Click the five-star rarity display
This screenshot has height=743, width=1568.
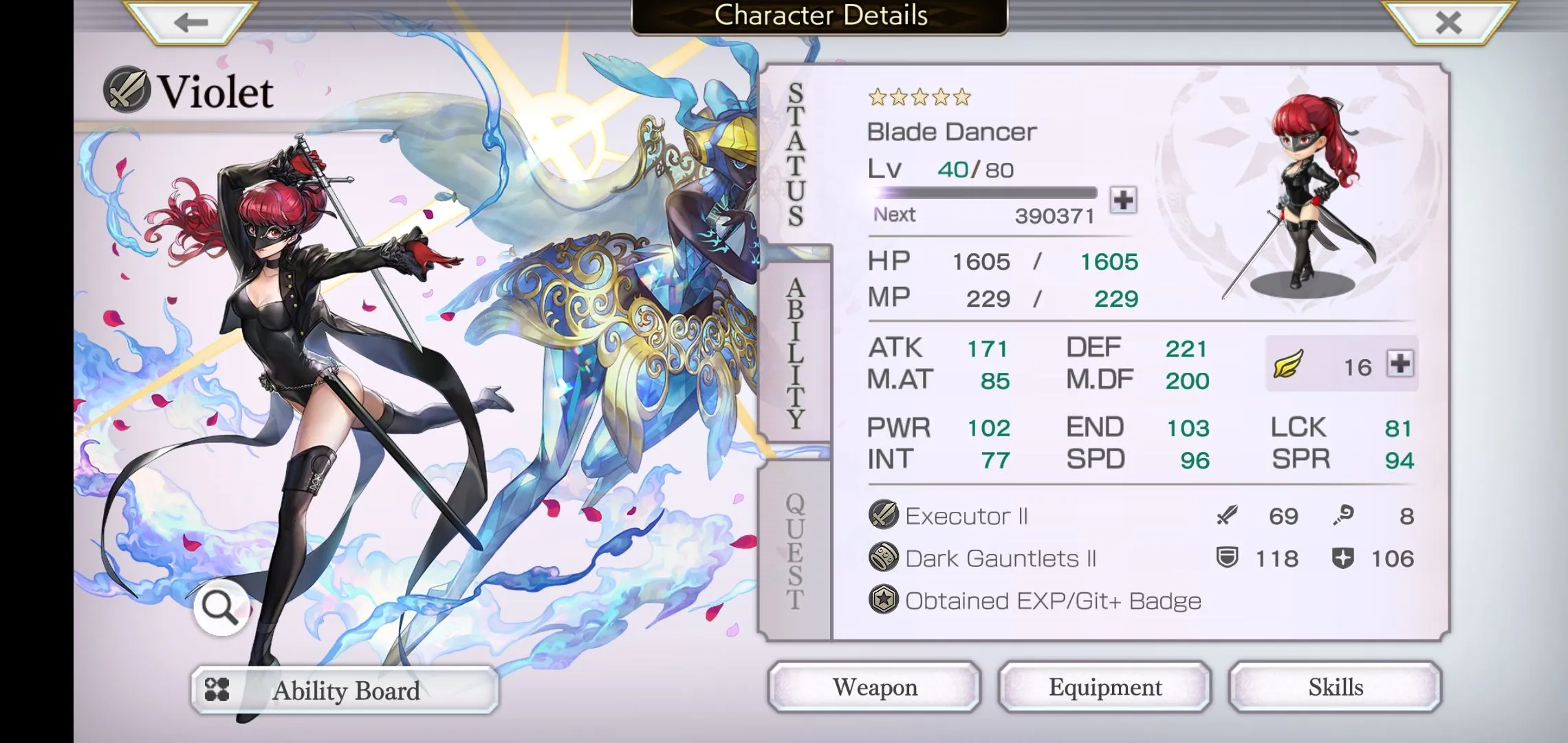921,98
